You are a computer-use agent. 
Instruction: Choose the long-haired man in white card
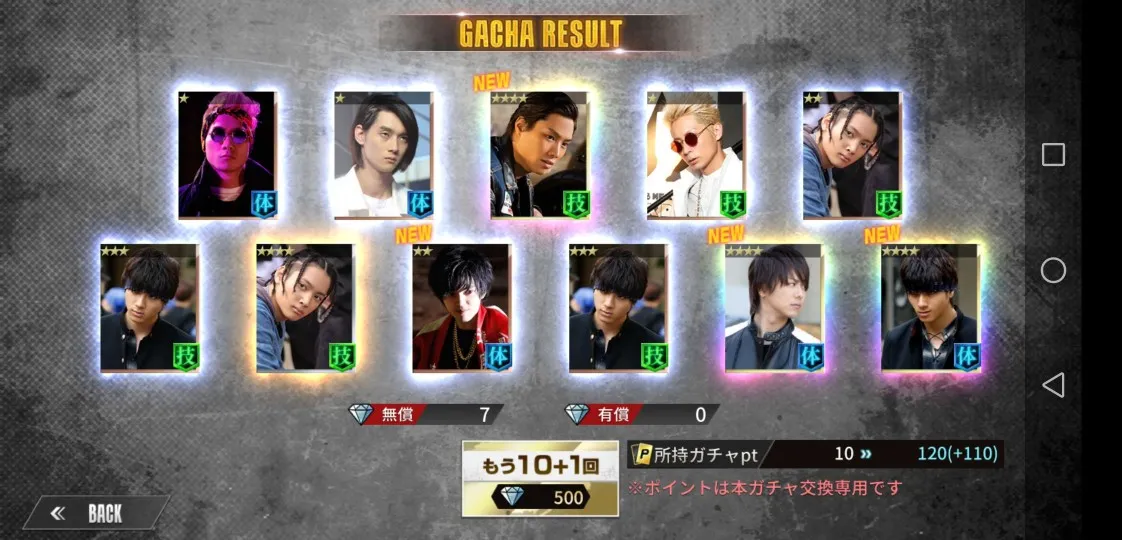pos(383,154)
